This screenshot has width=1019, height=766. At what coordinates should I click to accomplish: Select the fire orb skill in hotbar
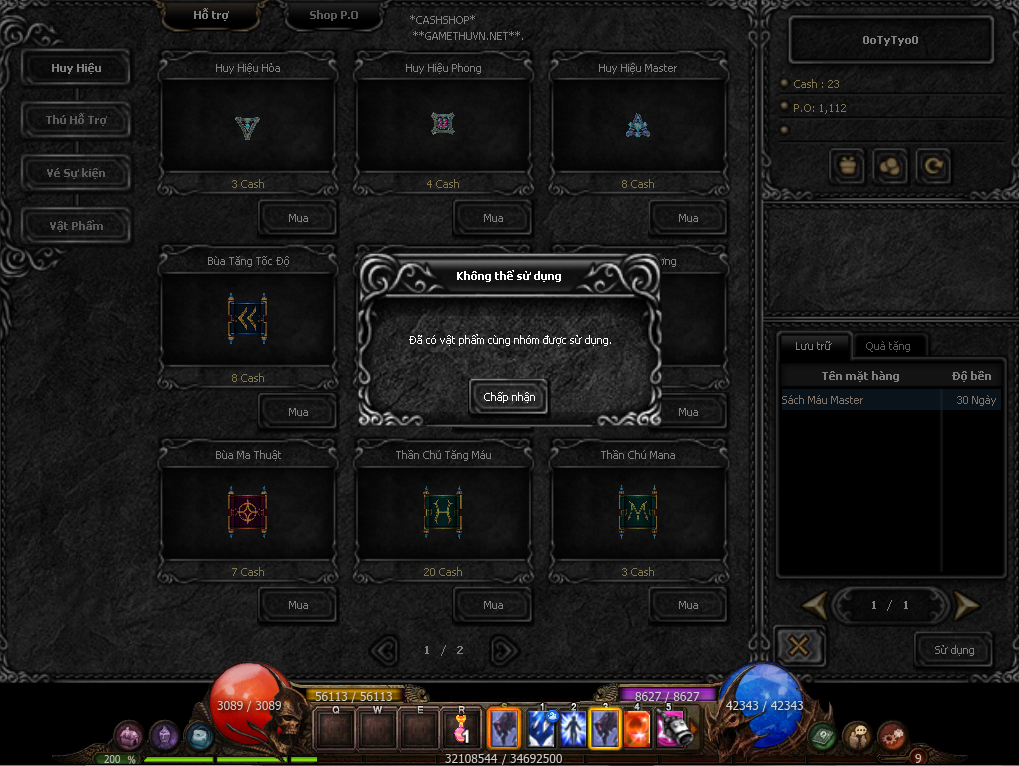pyautogui.click(x=636, y=728)
